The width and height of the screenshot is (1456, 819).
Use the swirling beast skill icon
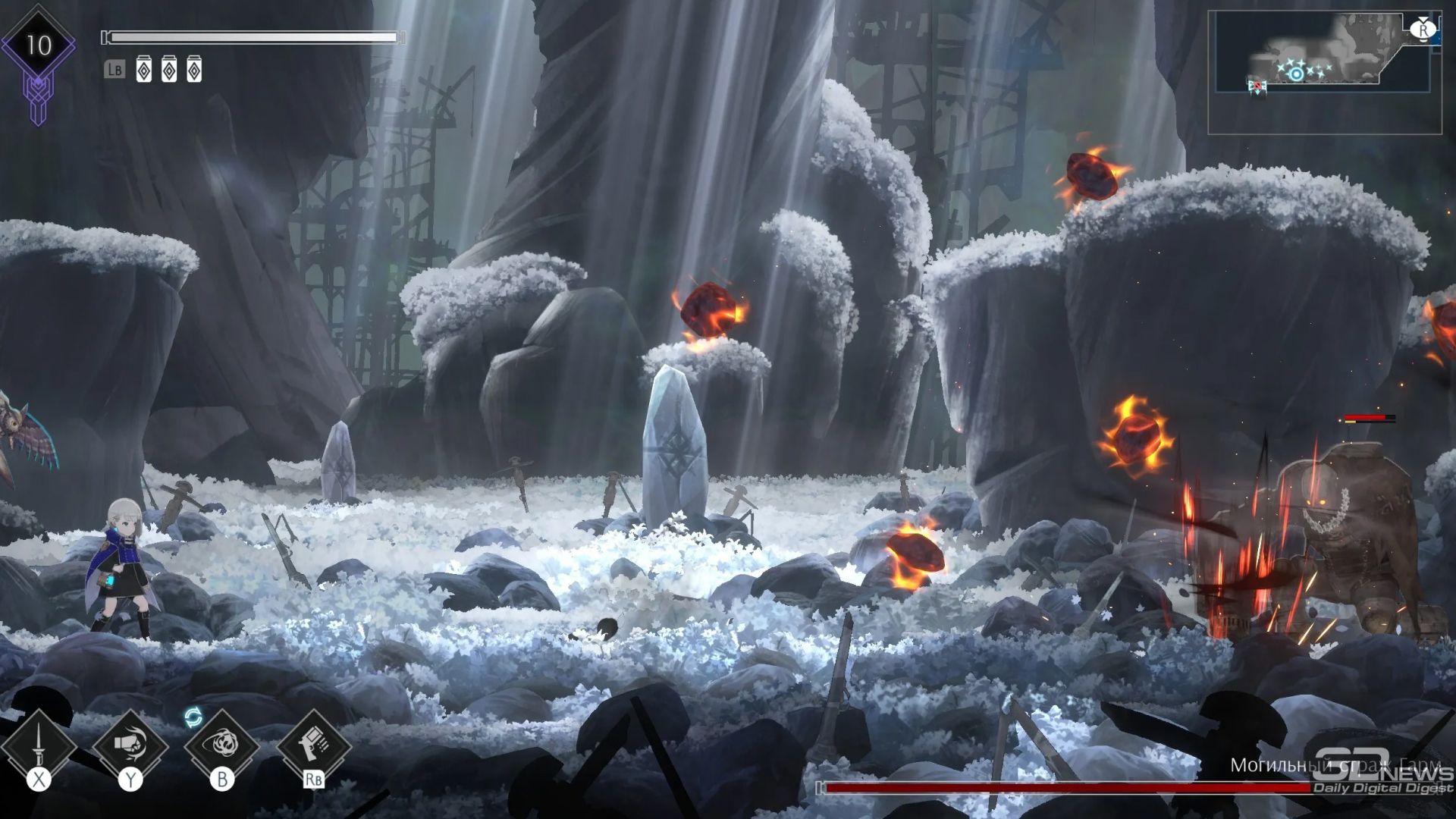(221, 745)
